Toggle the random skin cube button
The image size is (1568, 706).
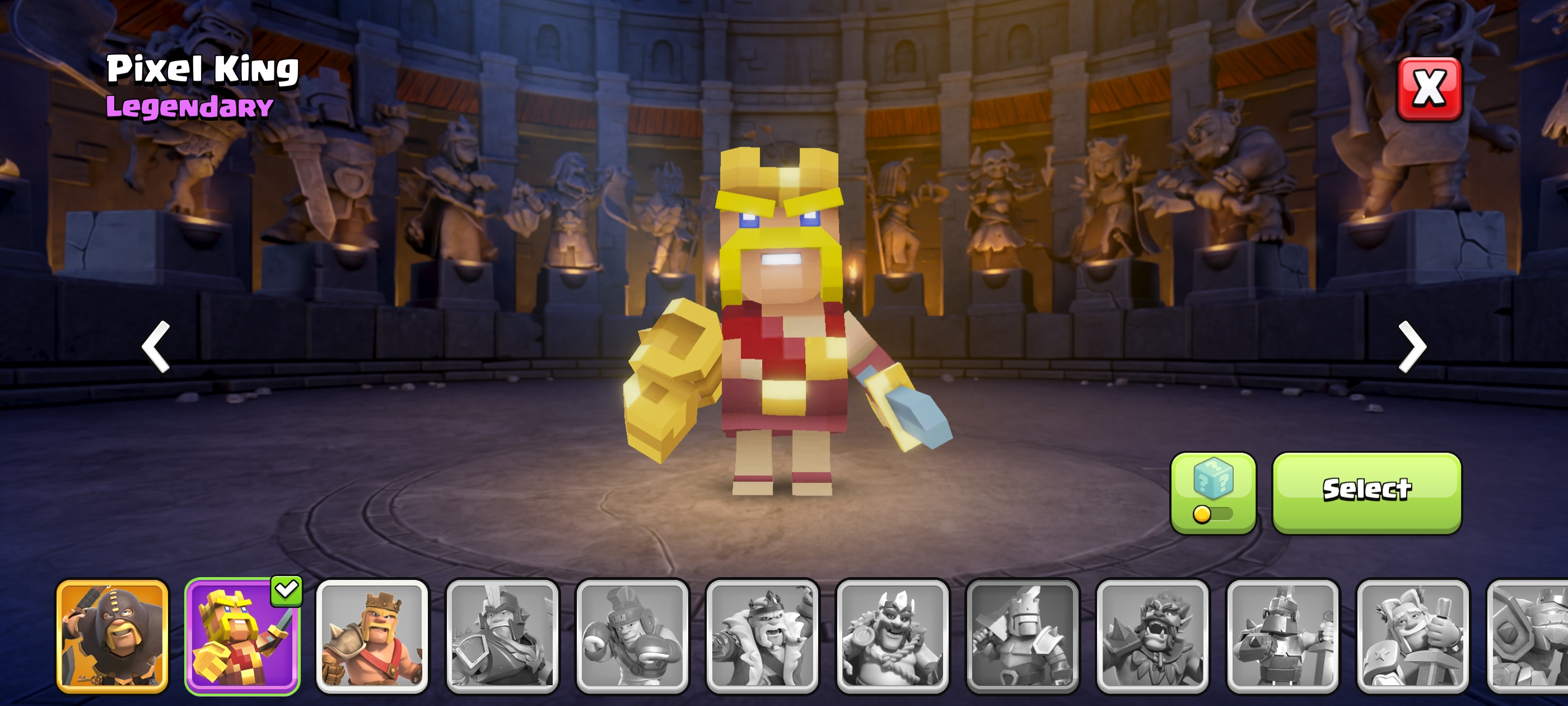pos(1212,492)
